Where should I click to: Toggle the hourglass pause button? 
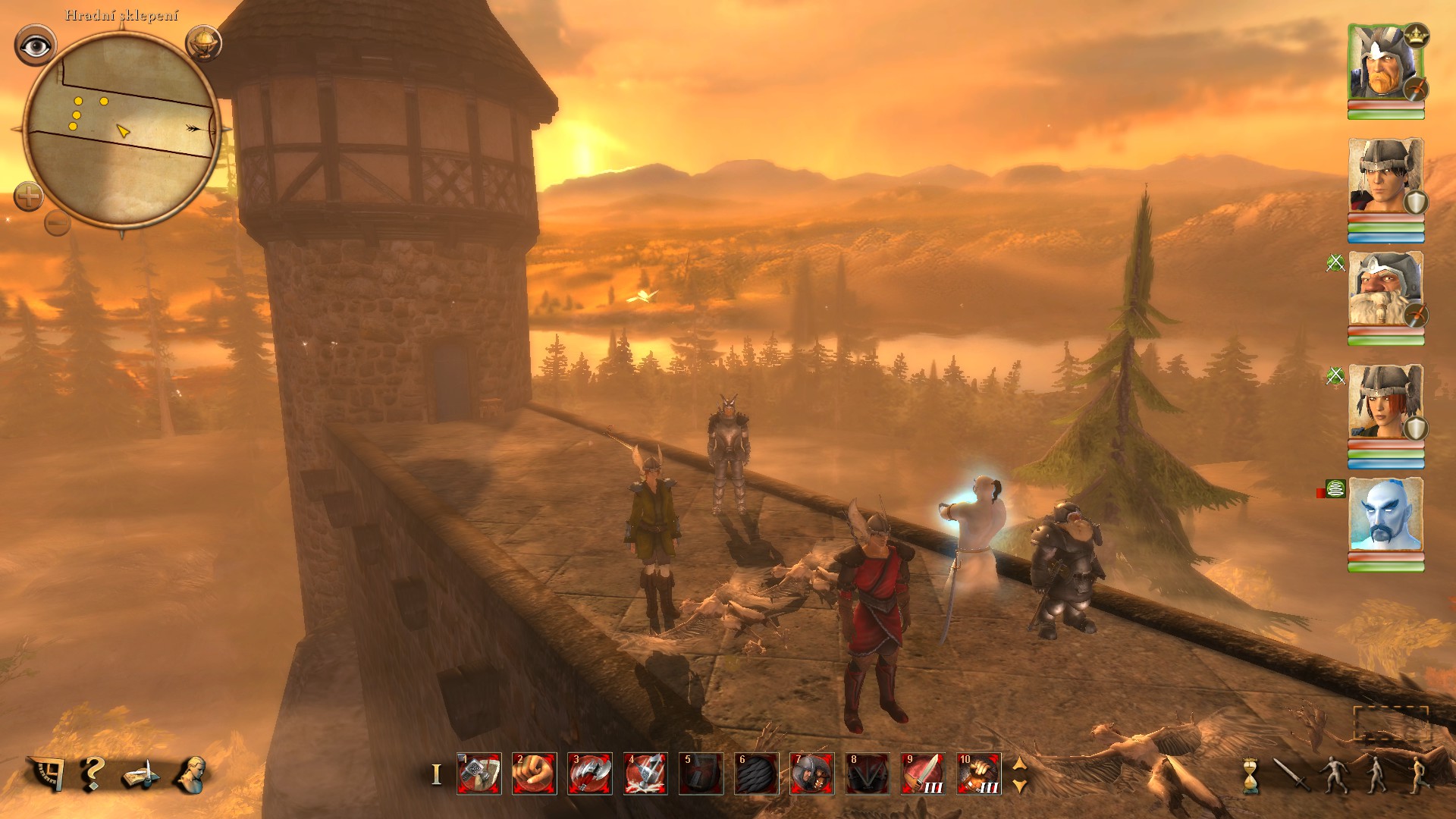click(x=1249, y=776)
